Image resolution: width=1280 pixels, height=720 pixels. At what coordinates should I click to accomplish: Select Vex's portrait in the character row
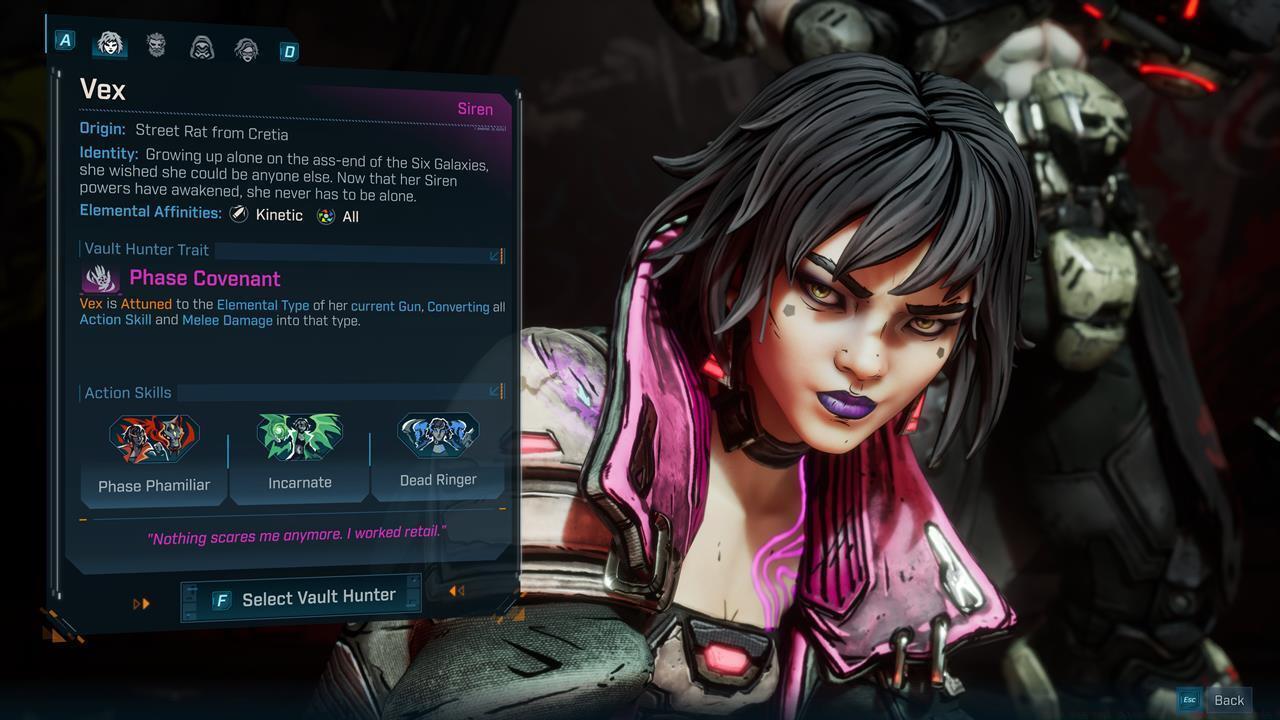(110, 45)
